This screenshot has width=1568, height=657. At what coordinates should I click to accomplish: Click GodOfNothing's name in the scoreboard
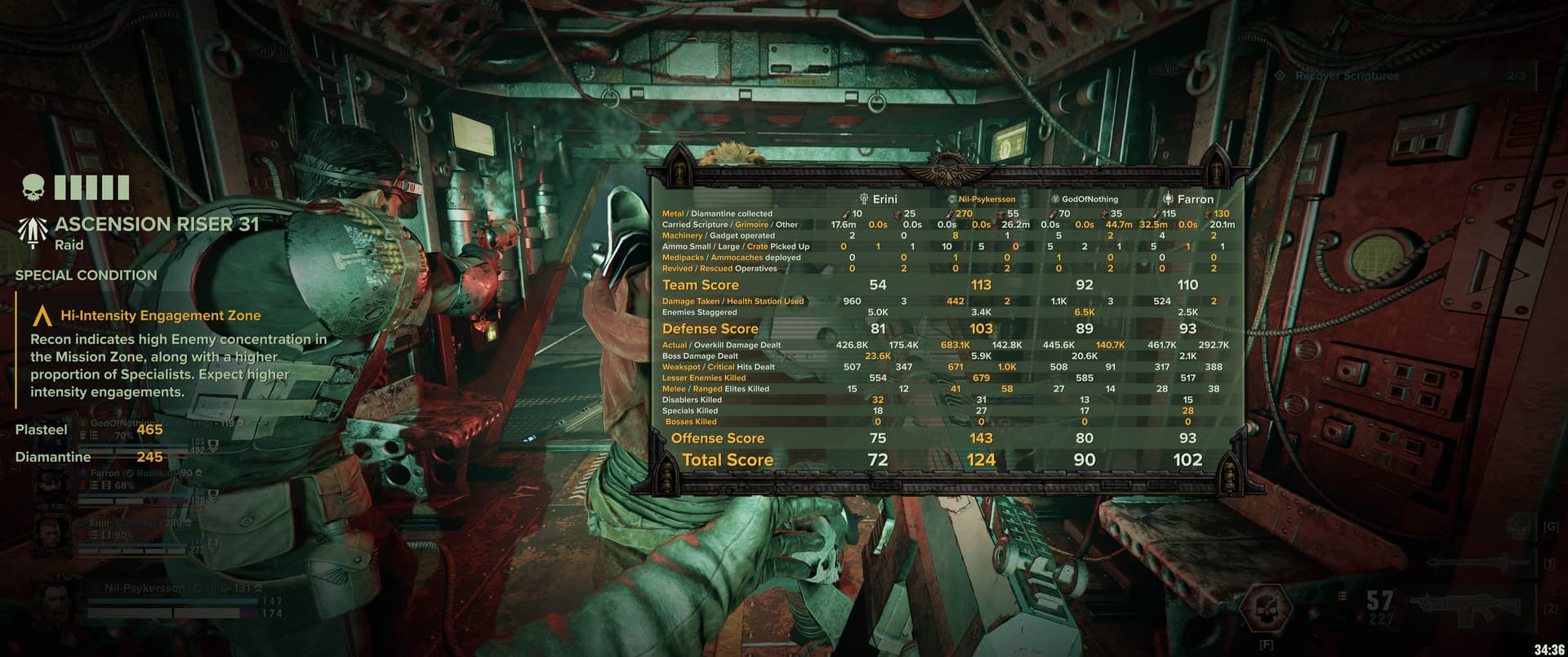[1085, 199]
